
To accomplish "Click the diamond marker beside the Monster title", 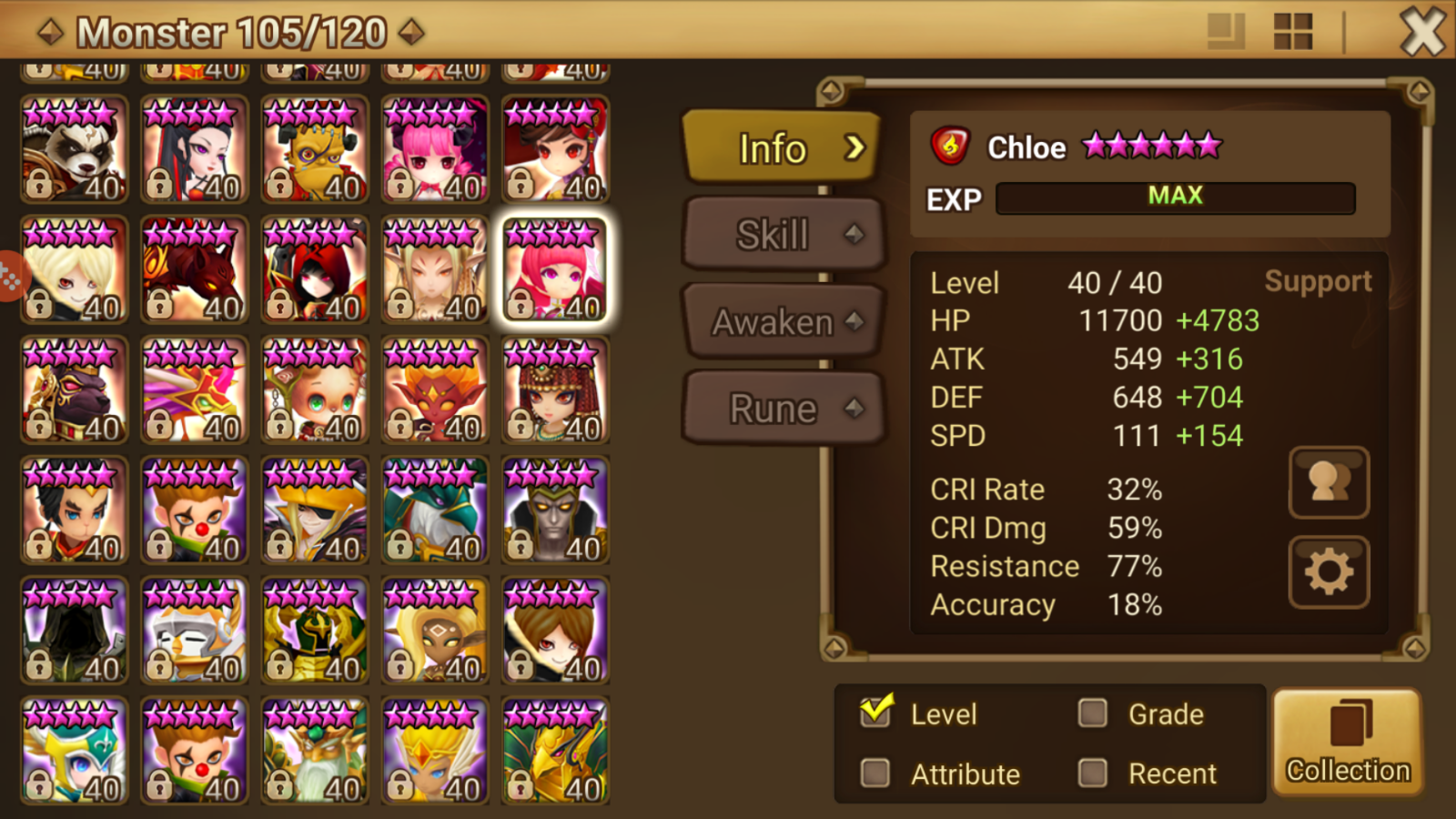I will click(50, 30).
